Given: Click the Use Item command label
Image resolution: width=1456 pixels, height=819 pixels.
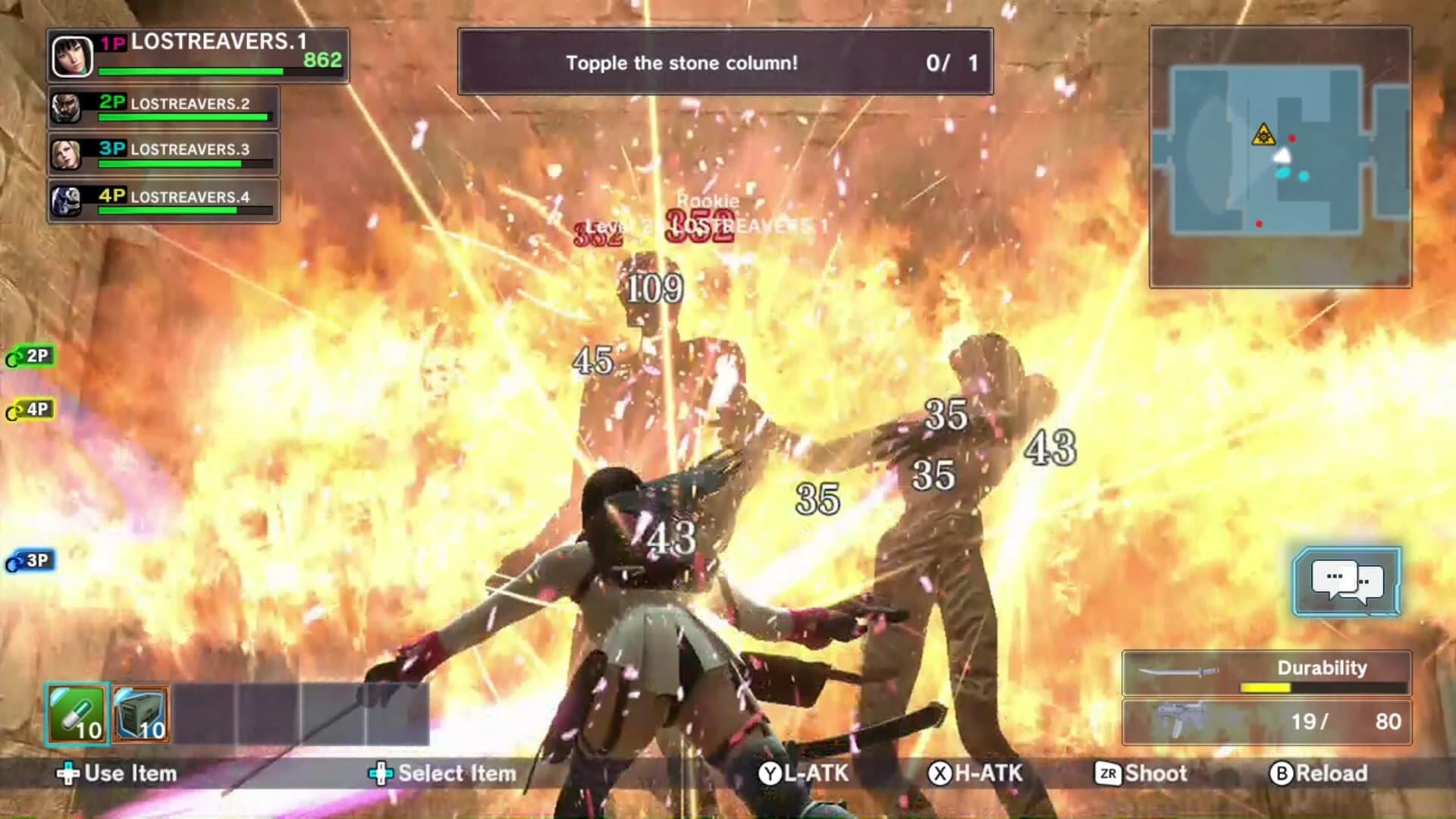Looking at the screenshot, I should [118, 774].
